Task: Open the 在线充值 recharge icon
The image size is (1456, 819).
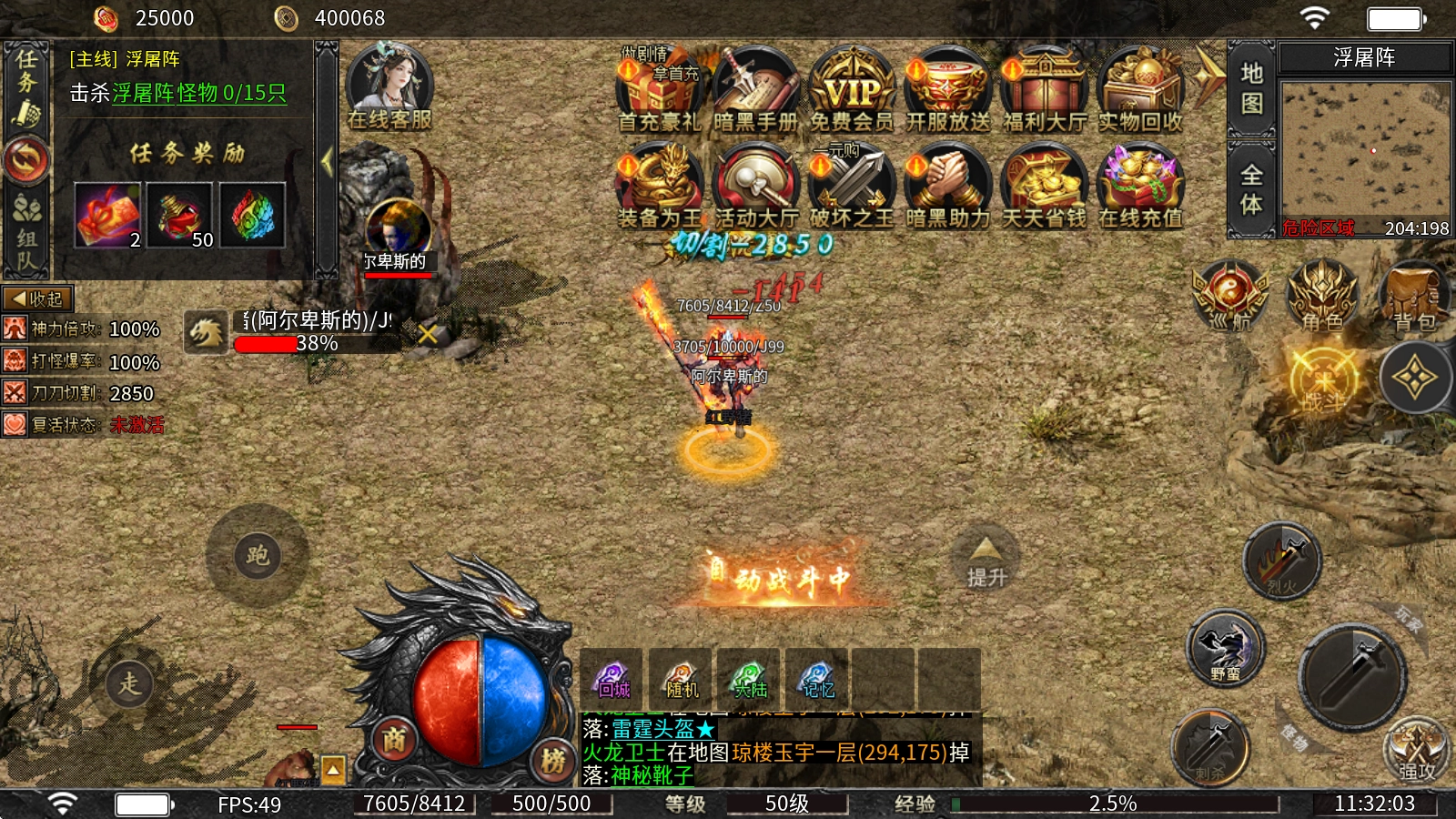Action: (x=1140, y=187)
